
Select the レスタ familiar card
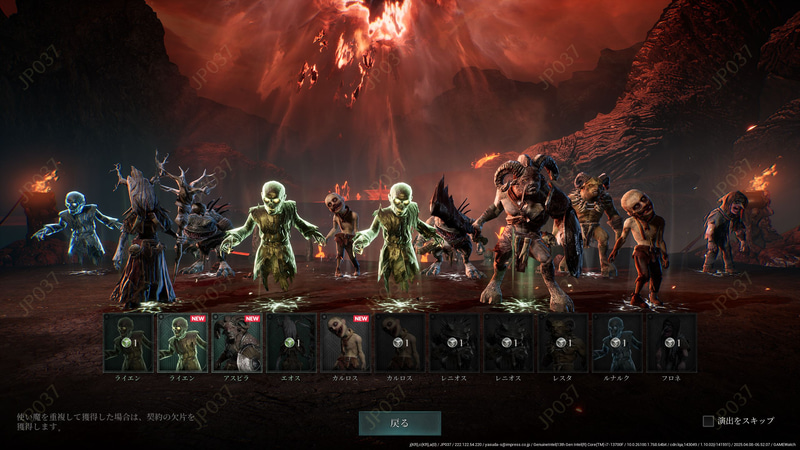click(563, 343)
